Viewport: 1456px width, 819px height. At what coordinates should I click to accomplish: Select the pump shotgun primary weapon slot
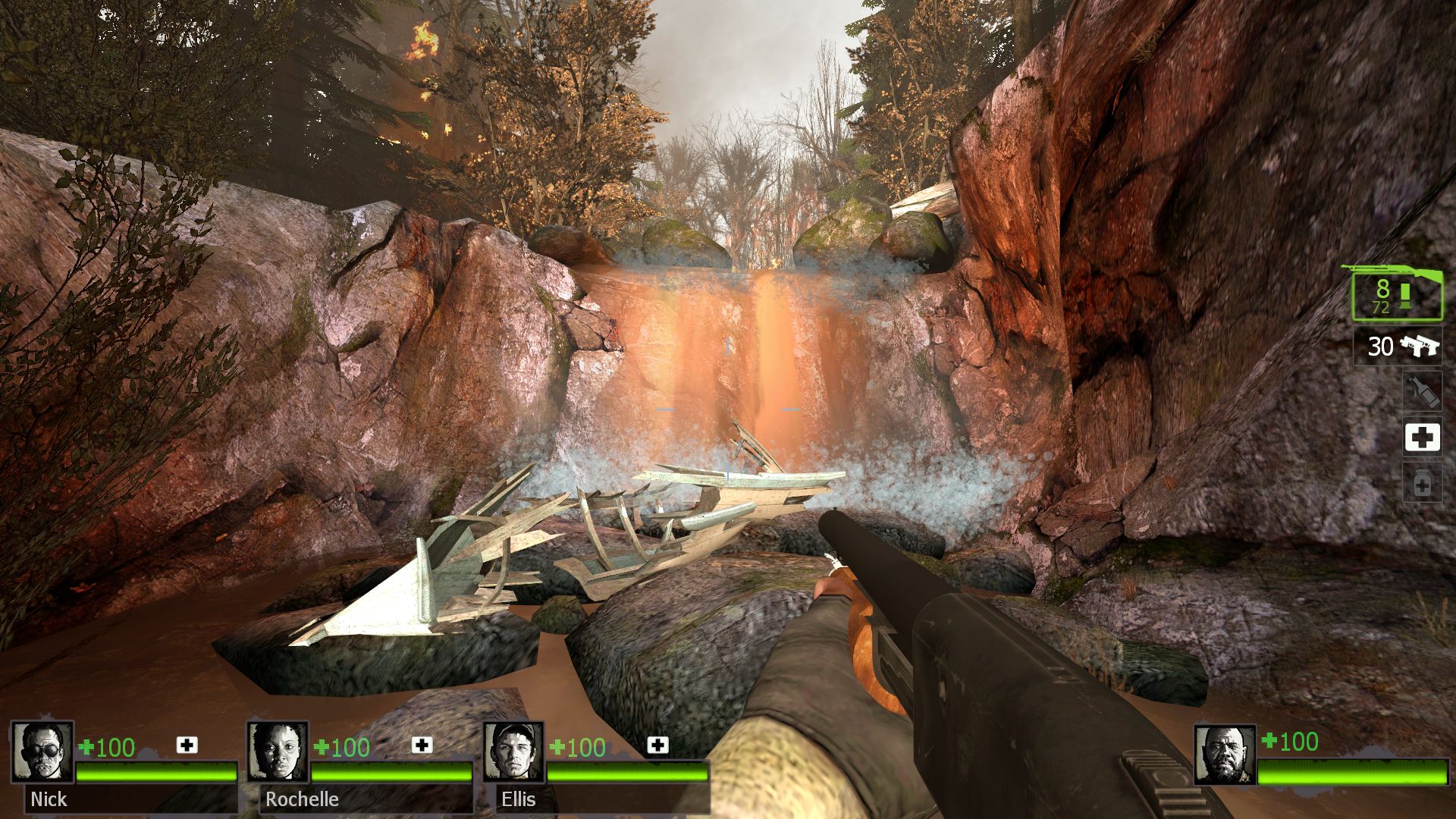point(1397,294)
